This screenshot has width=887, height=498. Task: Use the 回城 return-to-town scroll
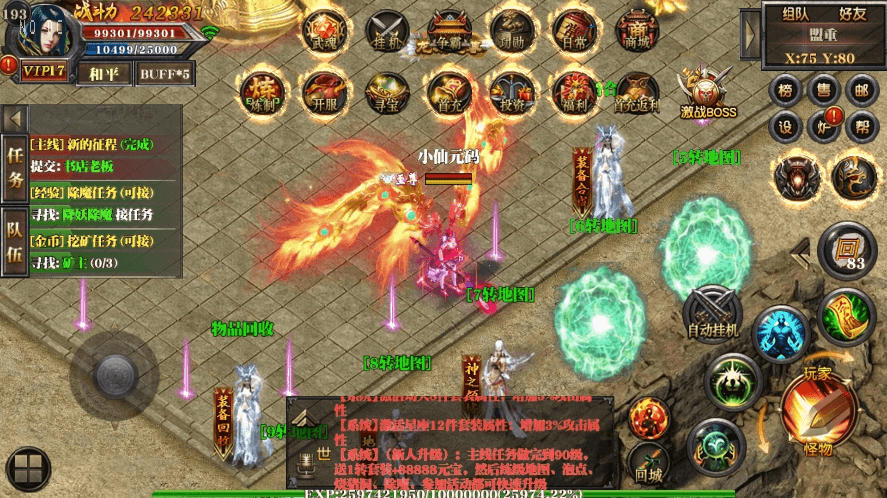coord(648,460)
